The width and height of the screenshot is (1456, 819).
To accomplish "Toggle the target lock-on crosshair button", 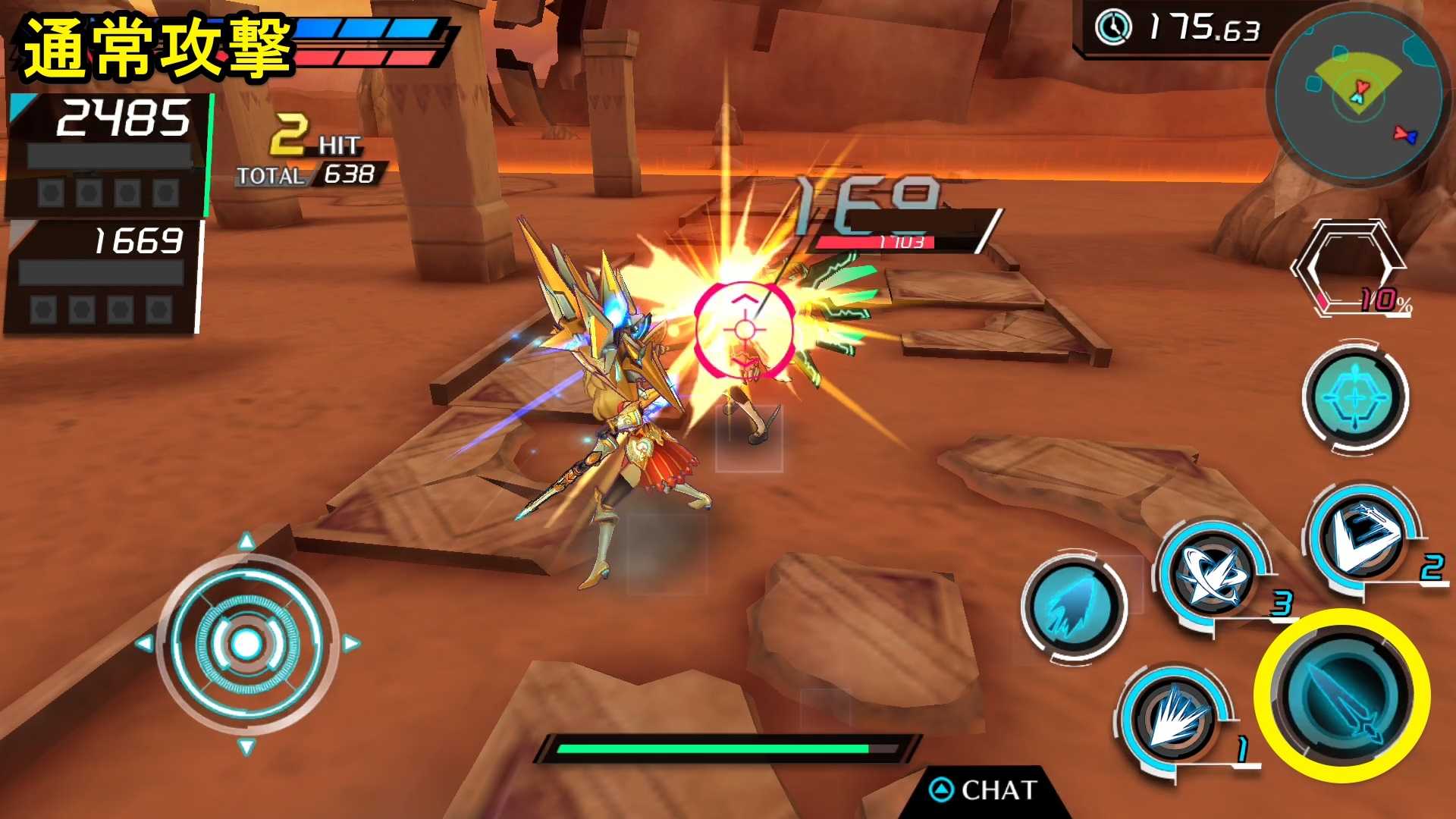I will click(x=1355, y=397).
